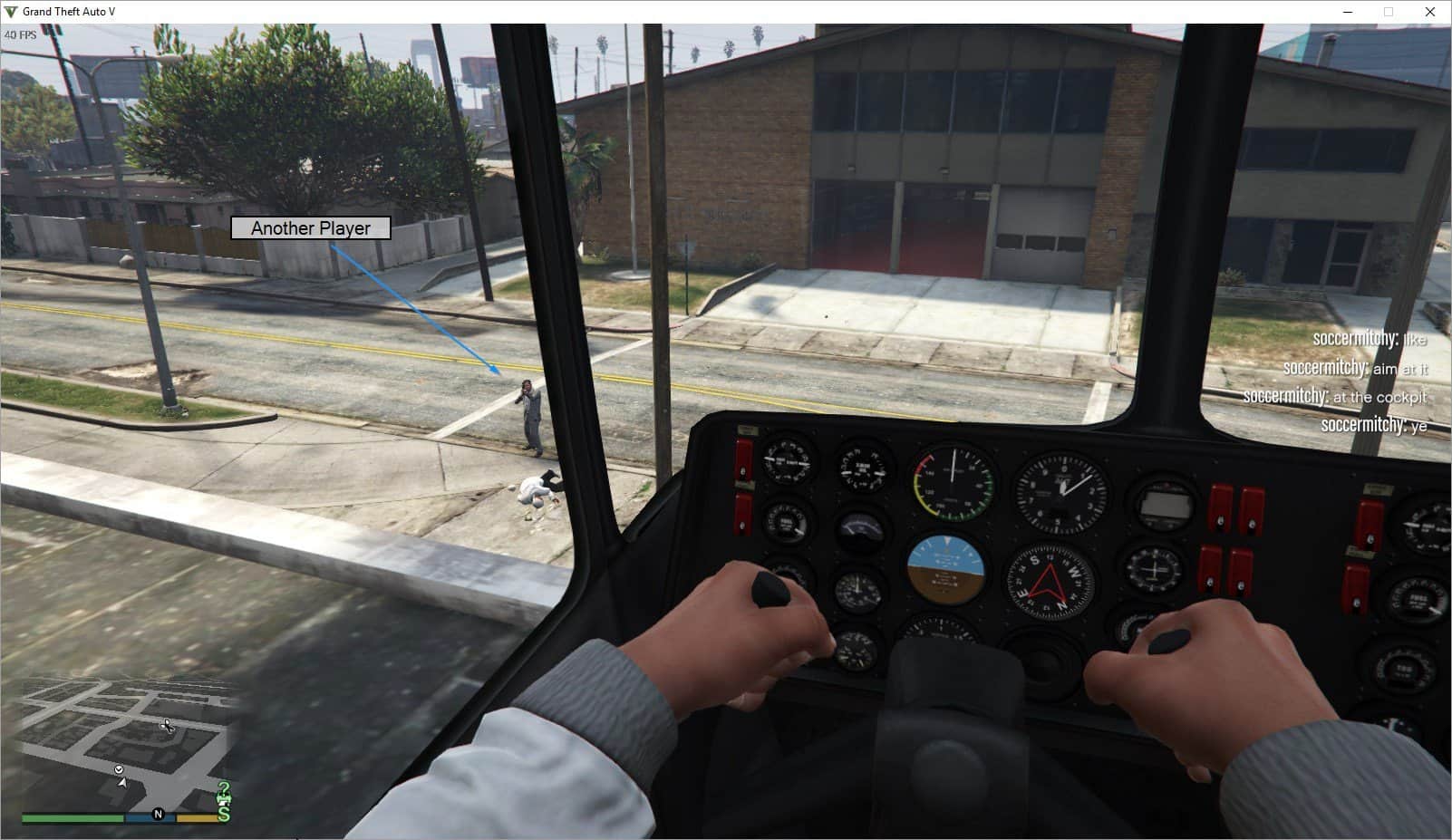Flip the topmost red rocker switch on the left
Image resolution: width=1452 pixels, height=840 pixels.
coord(744,459)
